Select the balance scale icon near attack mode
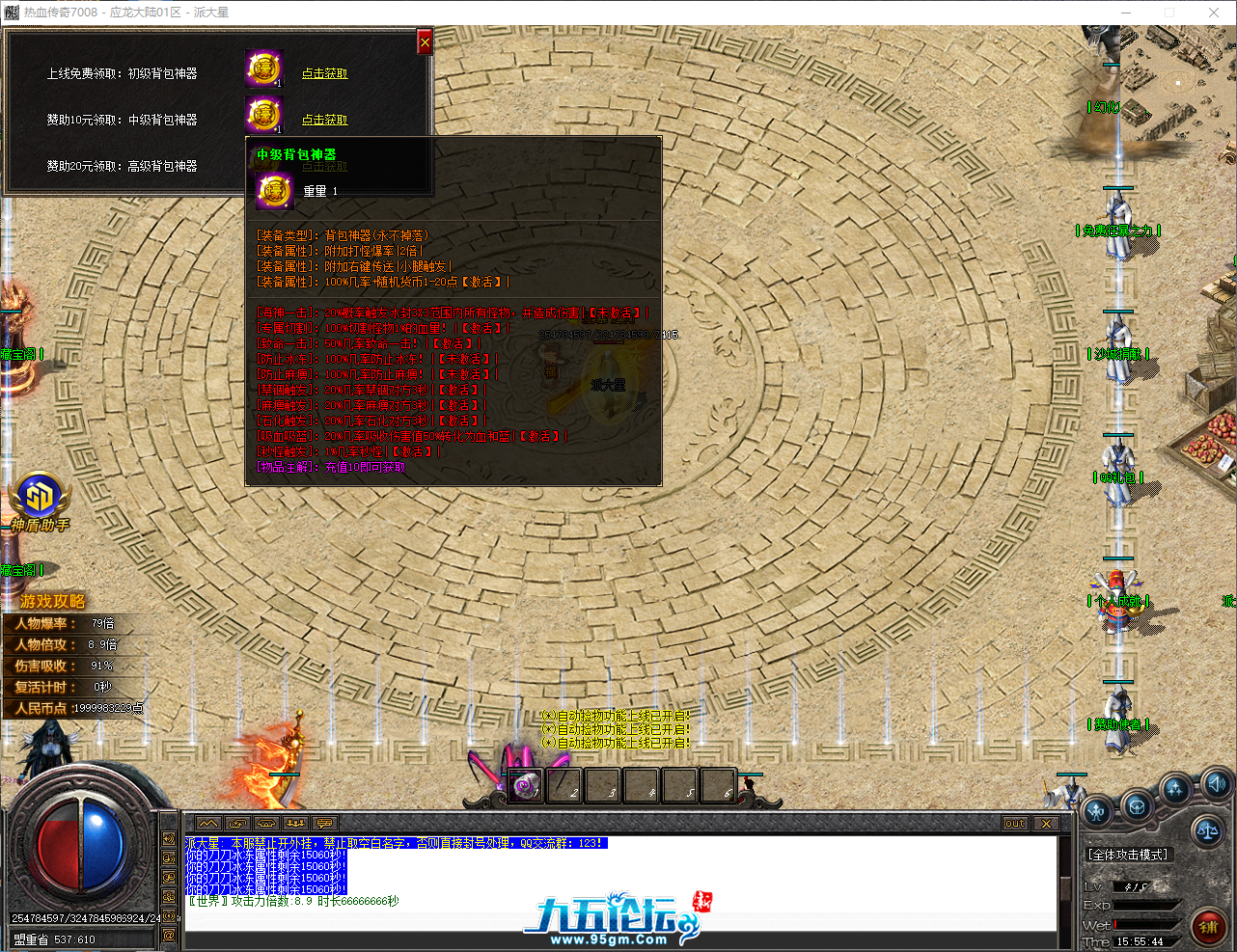This screenshot has height=952, width=1237. click(1208, 830)
